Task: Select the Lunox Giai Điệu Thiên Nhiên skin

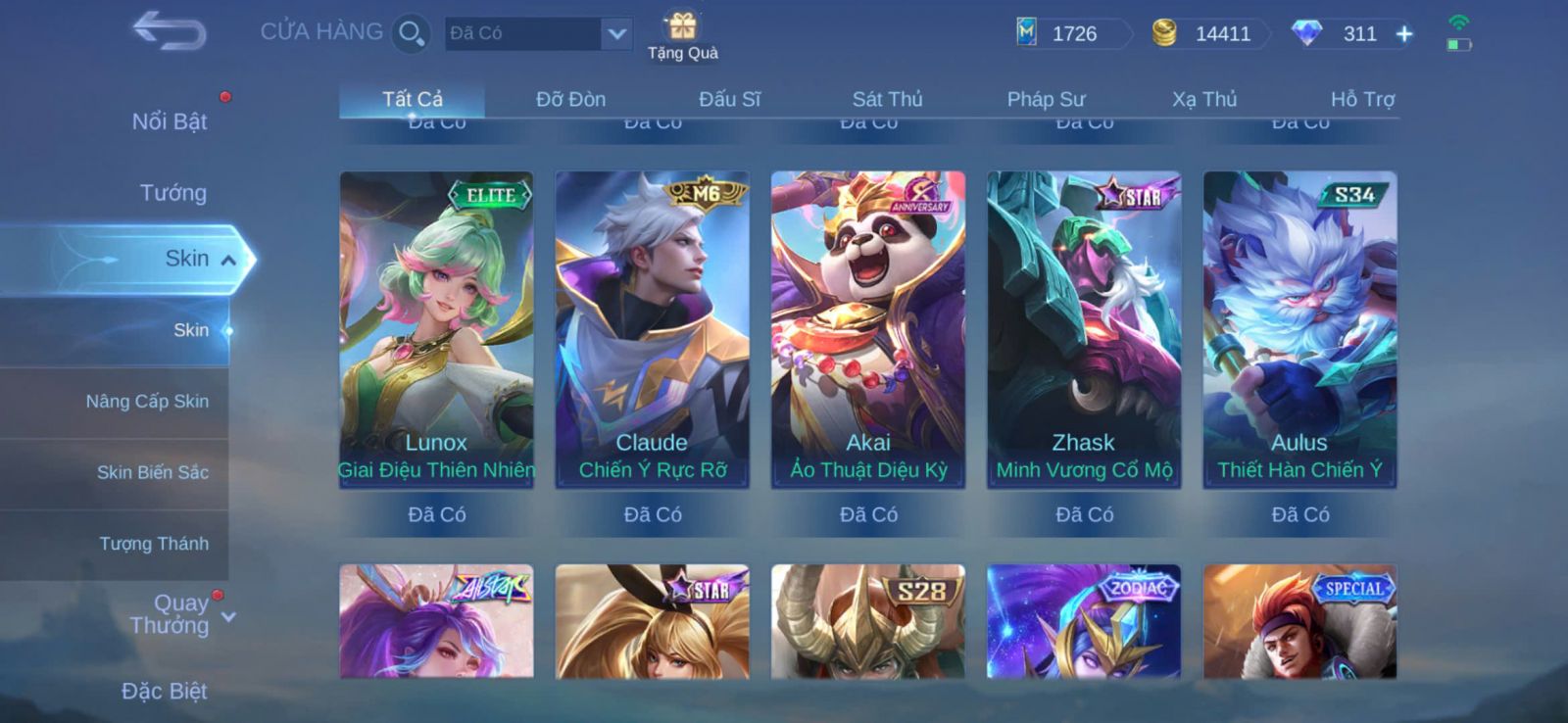Action: [x=436, y=329]
